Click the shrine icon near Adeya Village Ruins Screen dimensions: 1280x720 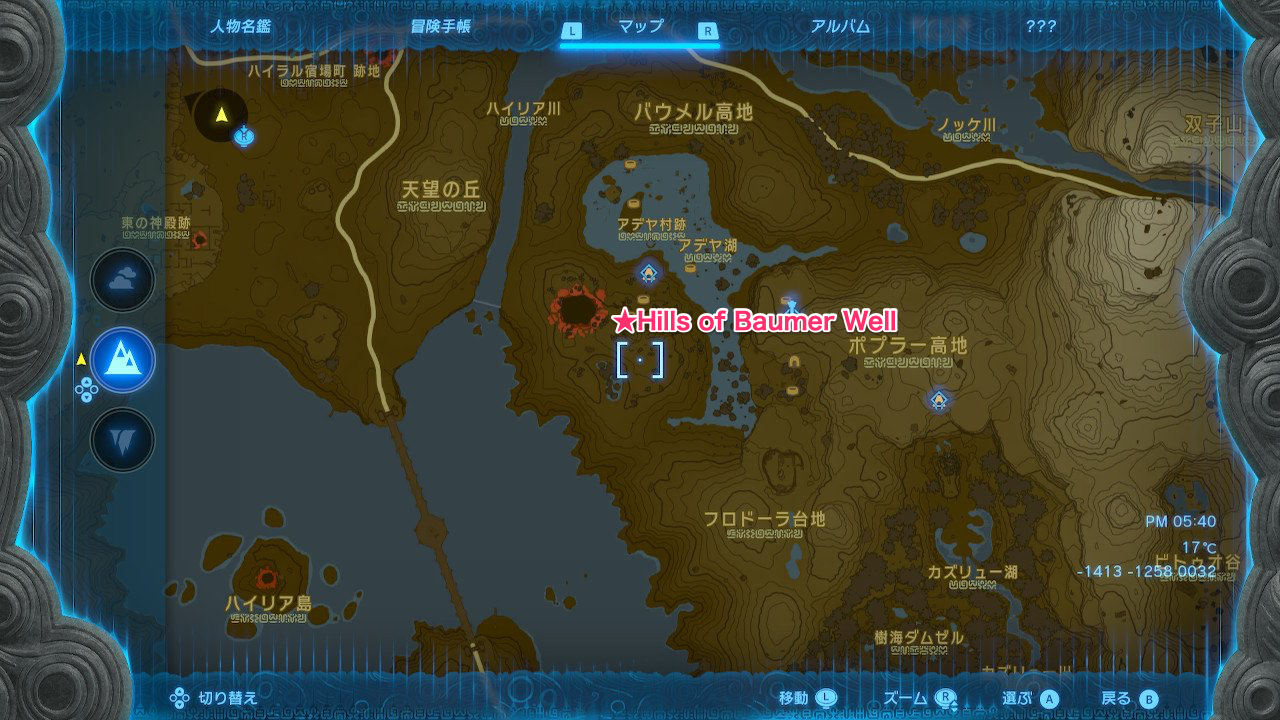pyautogui.click(x=648, y=273)
